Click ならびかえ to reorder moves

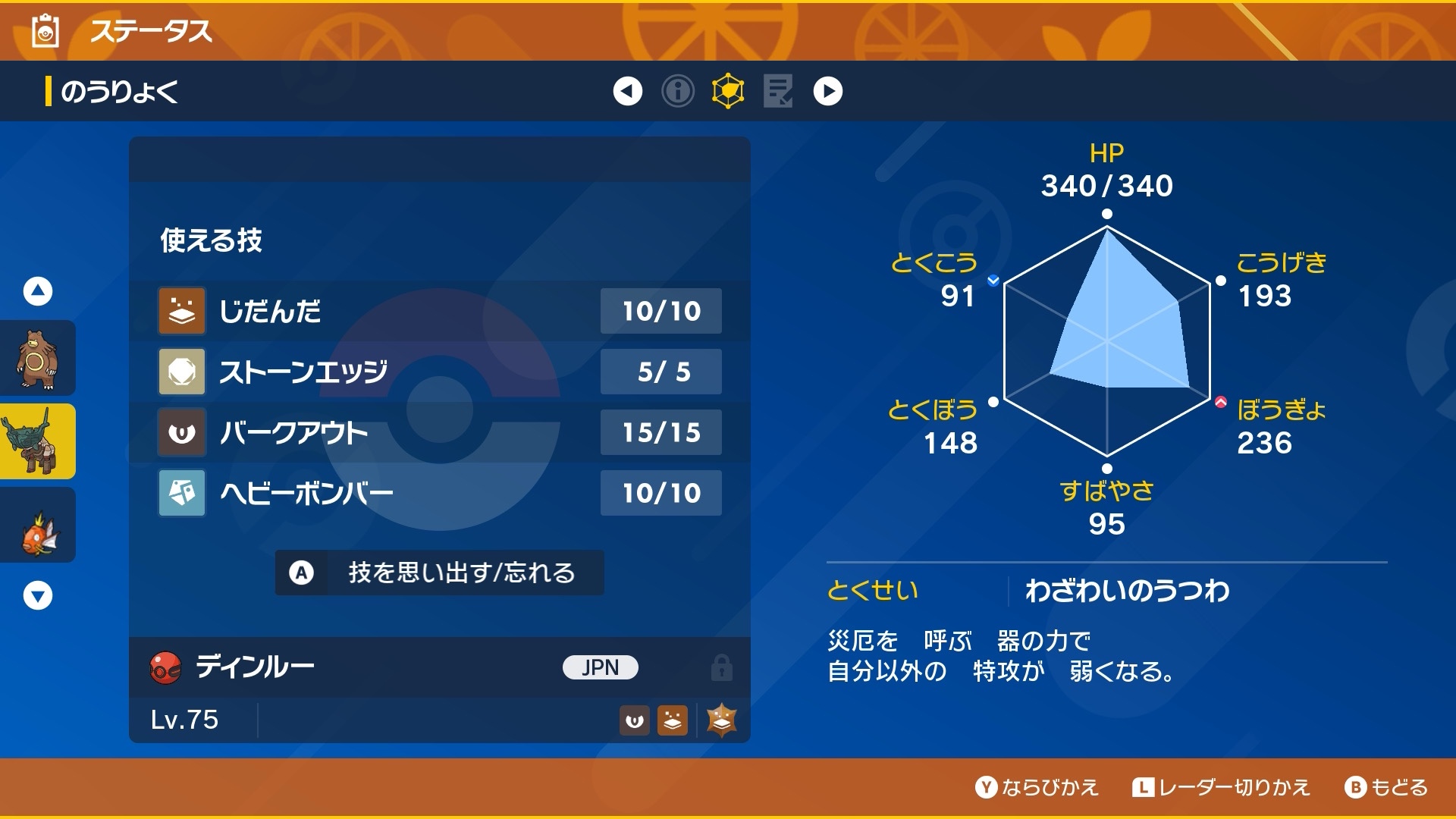coord(1037,787)
